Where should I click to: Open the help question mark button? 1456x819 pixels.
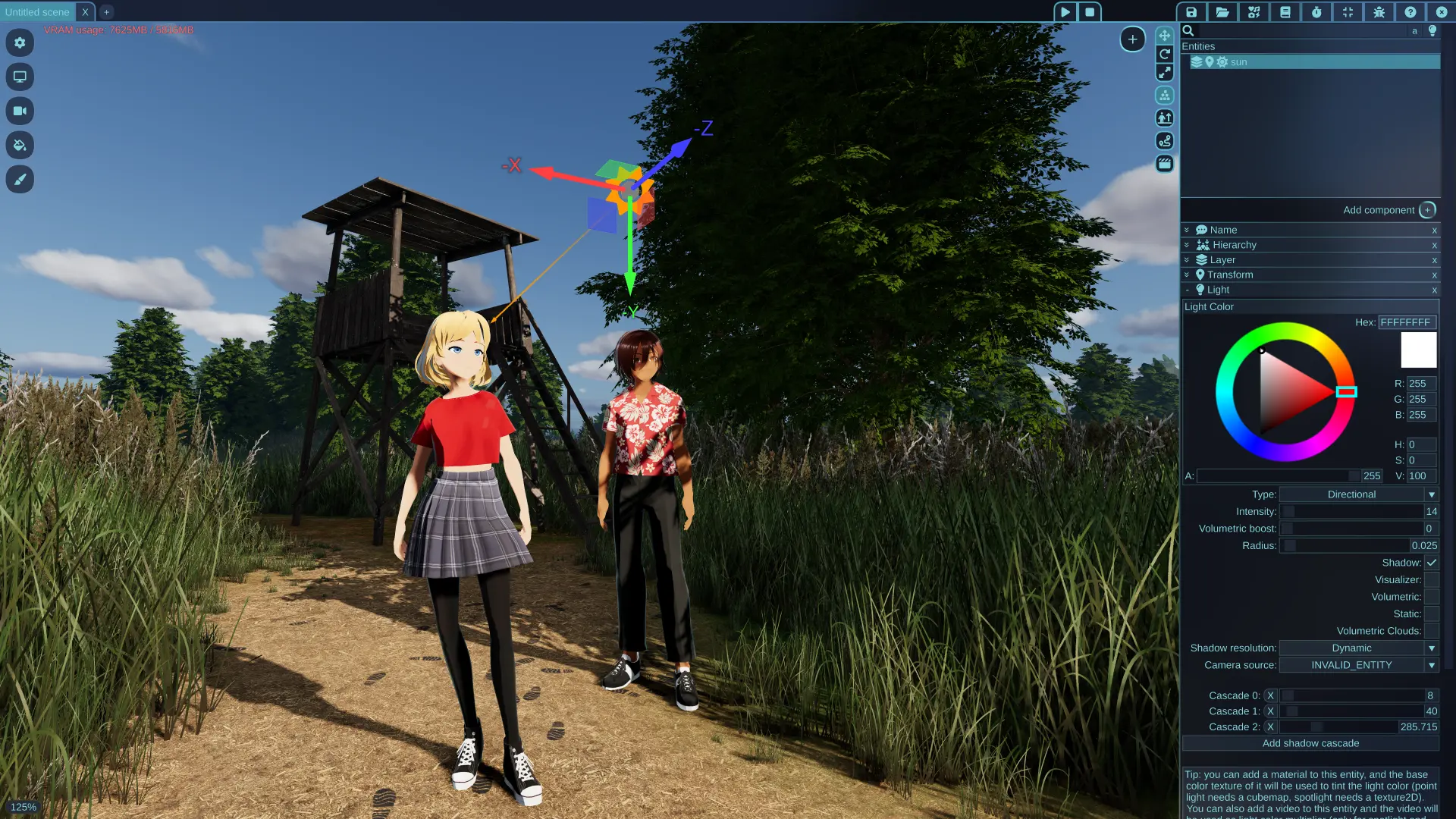(1410, 12)
